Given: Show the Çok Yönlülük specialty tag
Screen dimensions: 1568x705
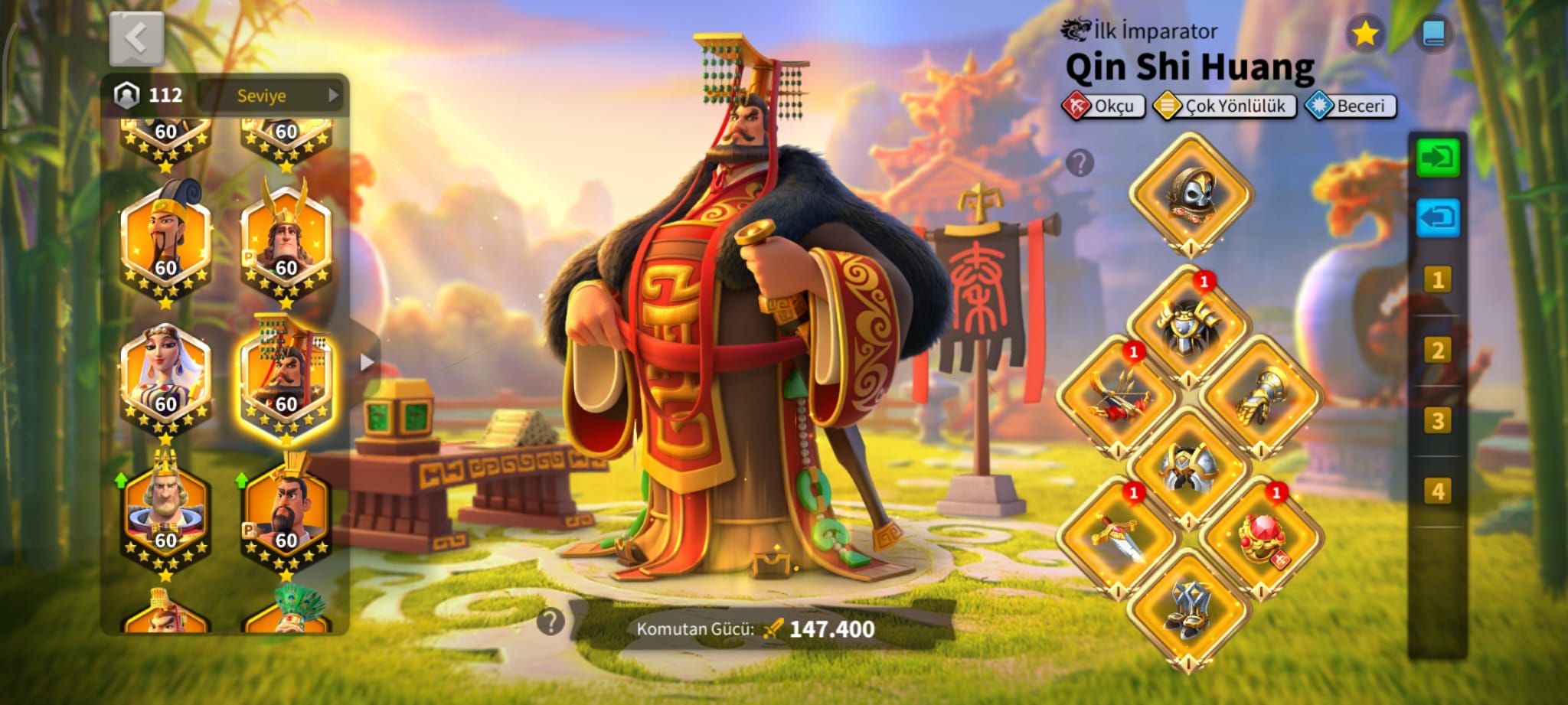Looking at the screenshot, I should click(x=1224, y=106).
